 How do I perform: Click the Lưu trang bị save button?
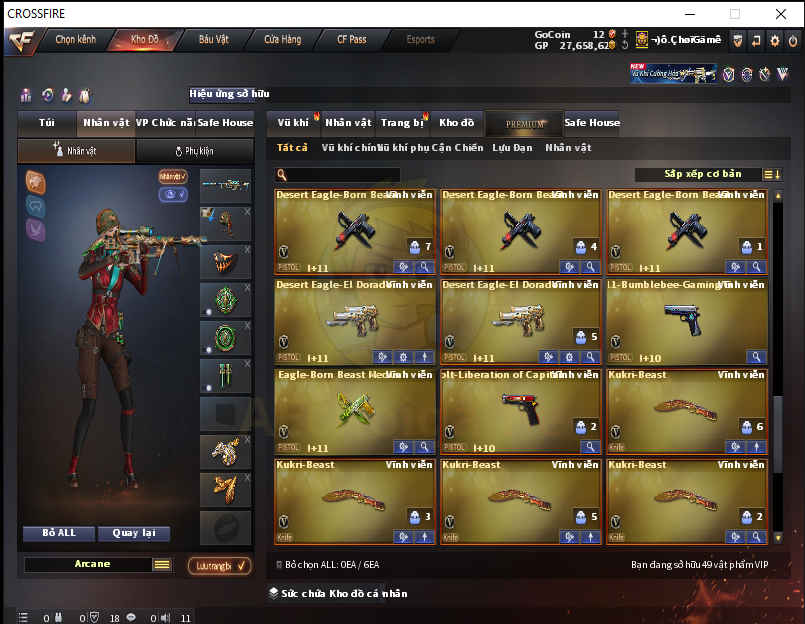[x=219, y=566]
